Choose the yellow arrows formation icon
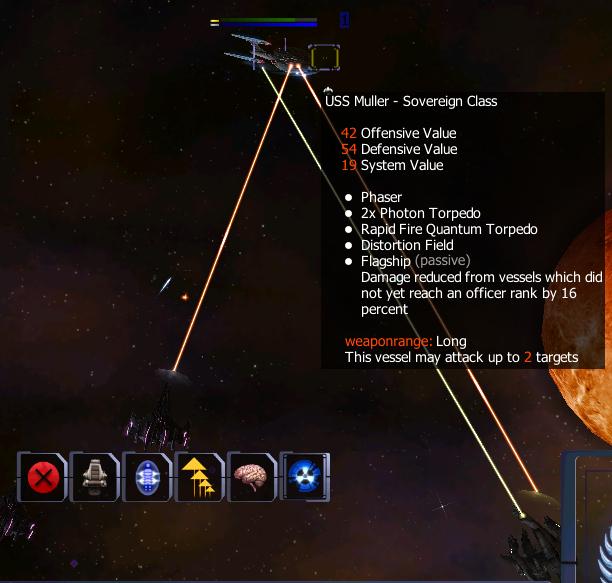Image resolution: width=612 pixels, height=583 pixels. pyautogui.click(x=199, y=477)
